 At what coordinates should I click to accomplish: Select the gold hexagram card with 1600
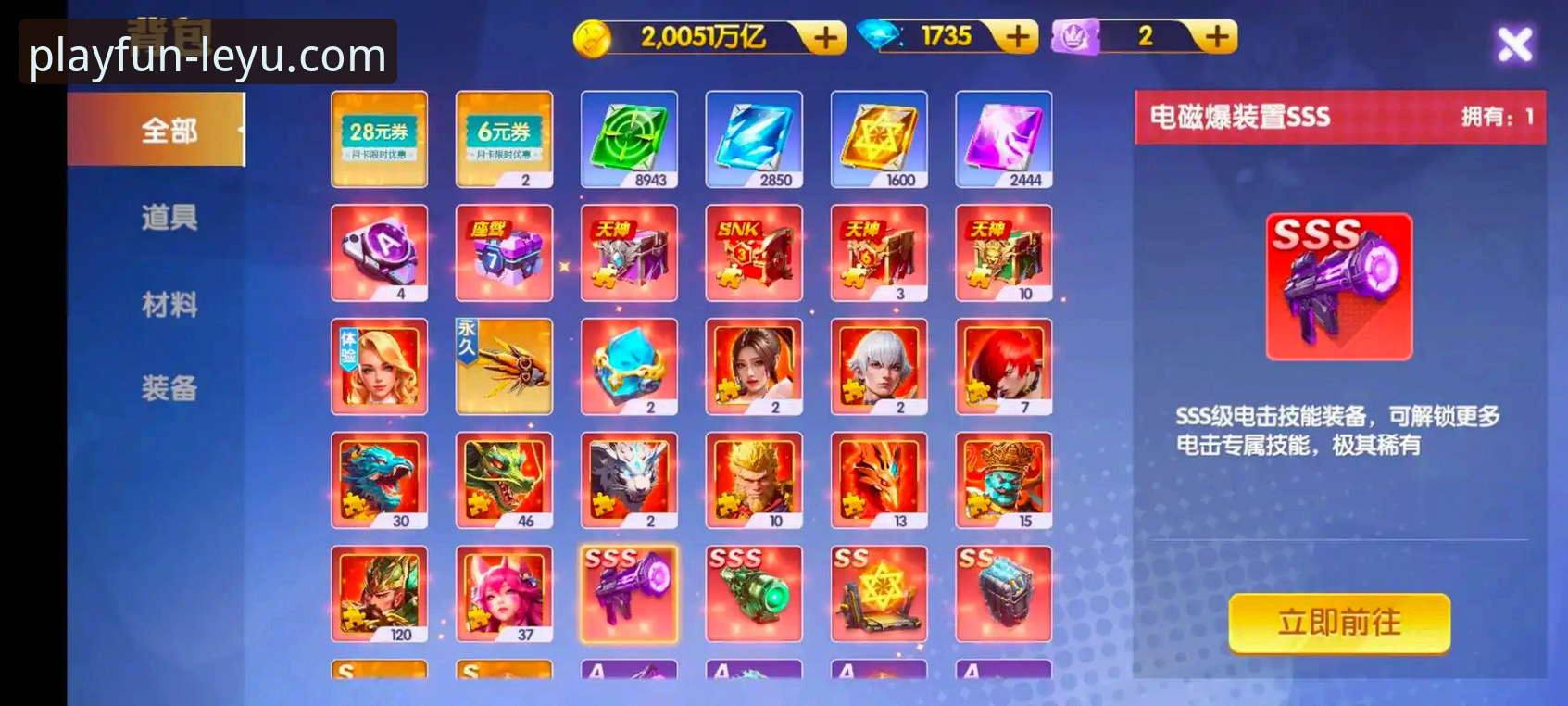tap(878, 139)
